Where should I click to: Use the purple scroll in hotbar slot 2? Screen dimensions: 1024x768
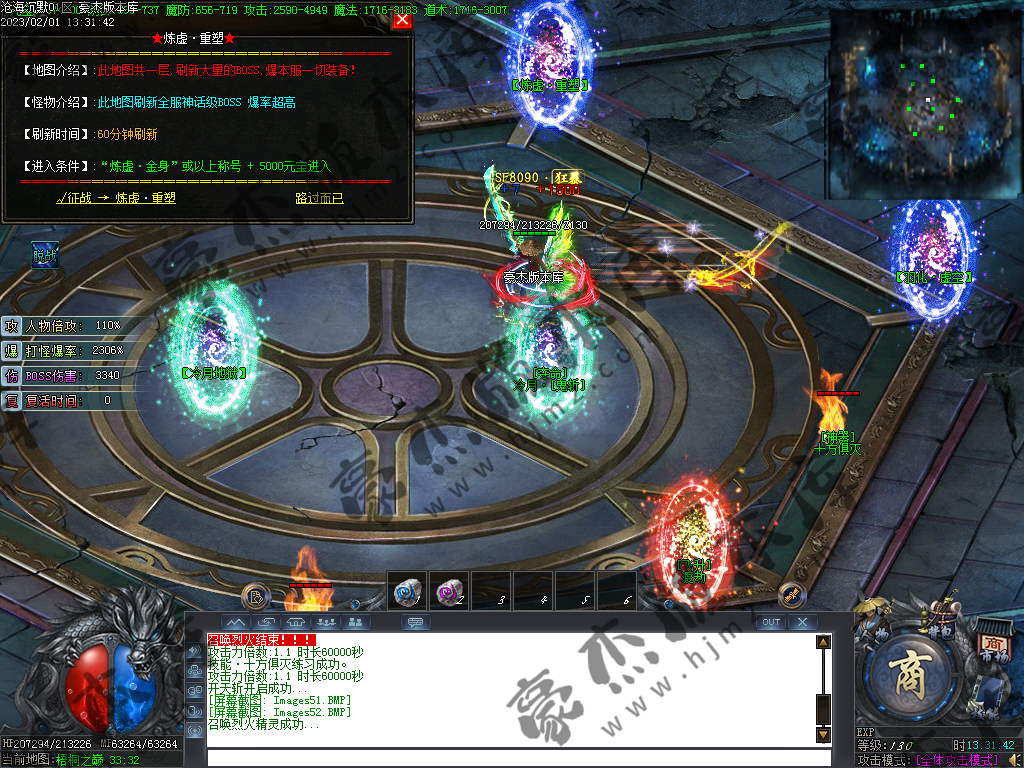coord(448,591)
